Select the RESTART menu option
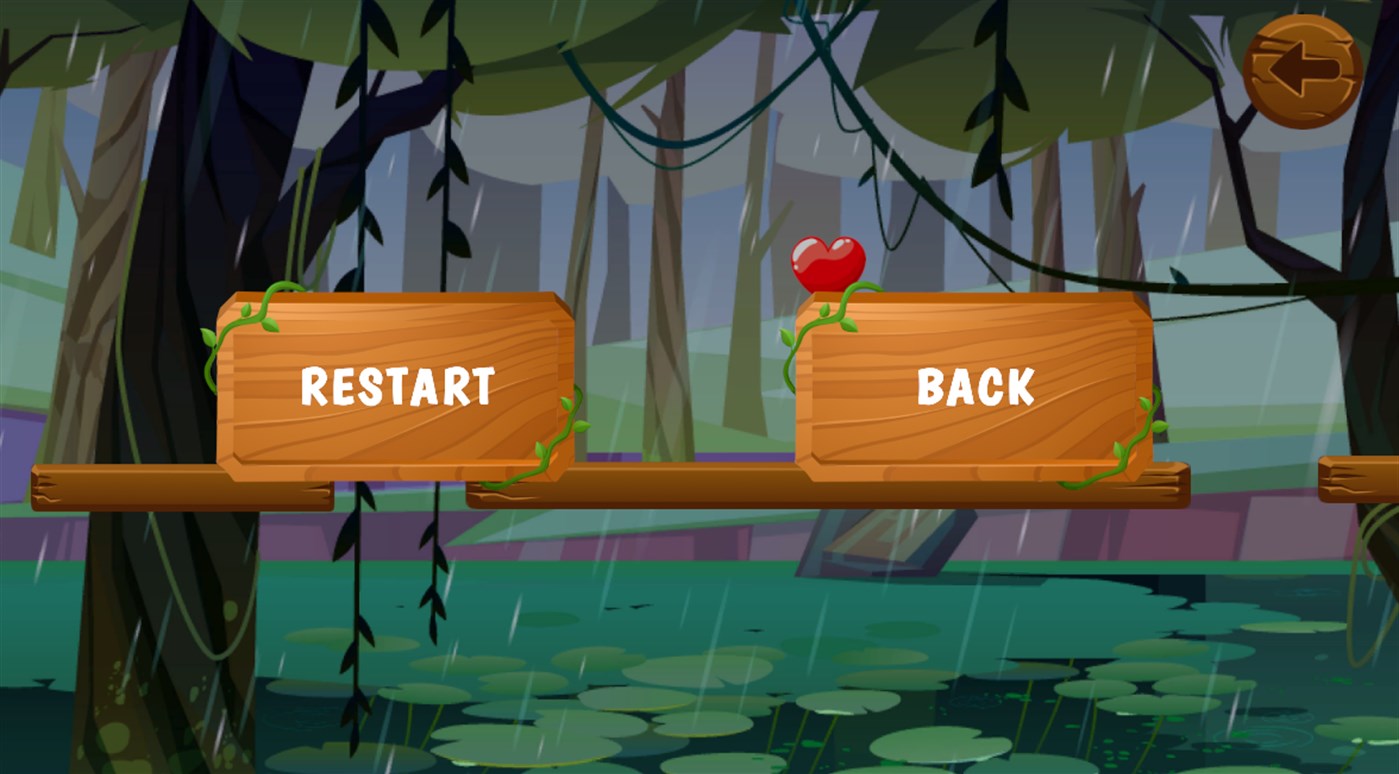The image size is (1399, 774). (395, 385)
